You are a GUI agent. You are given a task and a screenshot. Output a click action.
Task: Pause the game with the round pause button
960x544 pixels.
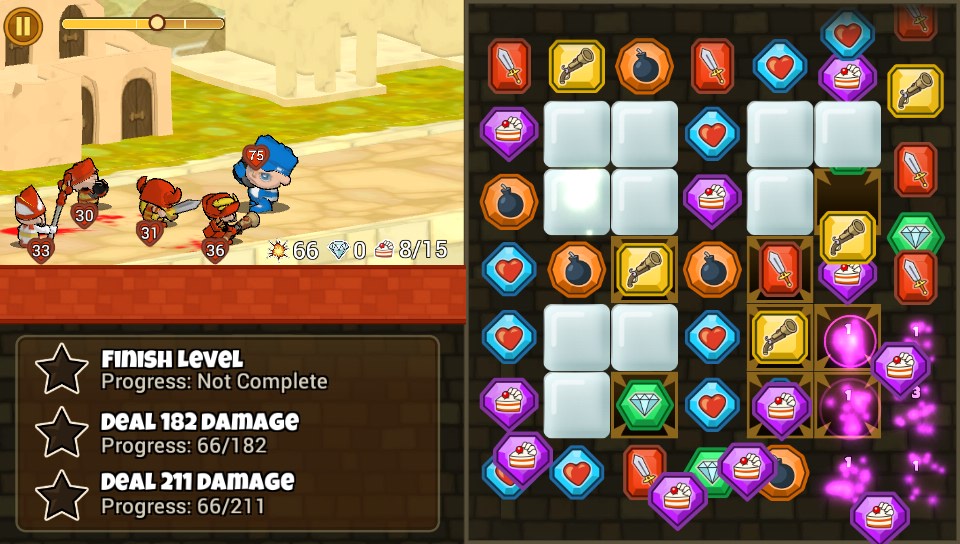[x=22, y=24]
